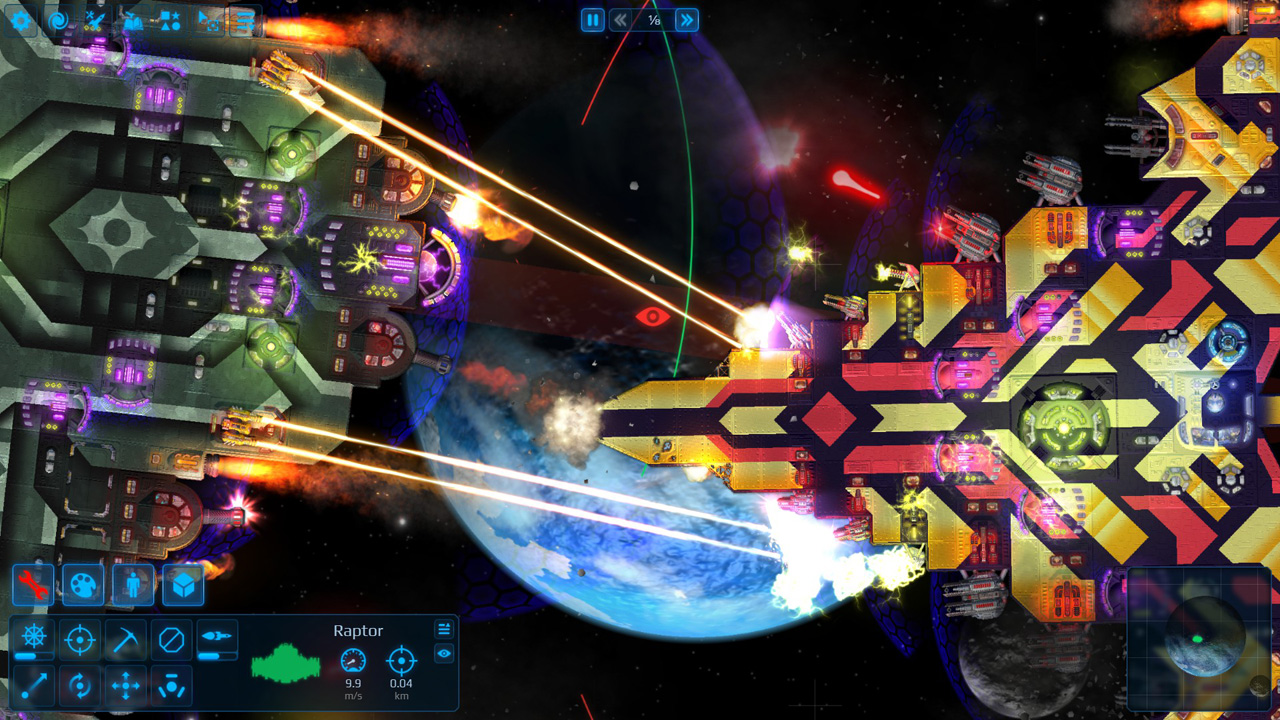Open ship build mode with red wrench
Viewport: 1280px width, 720px height.
click(33, 585)
